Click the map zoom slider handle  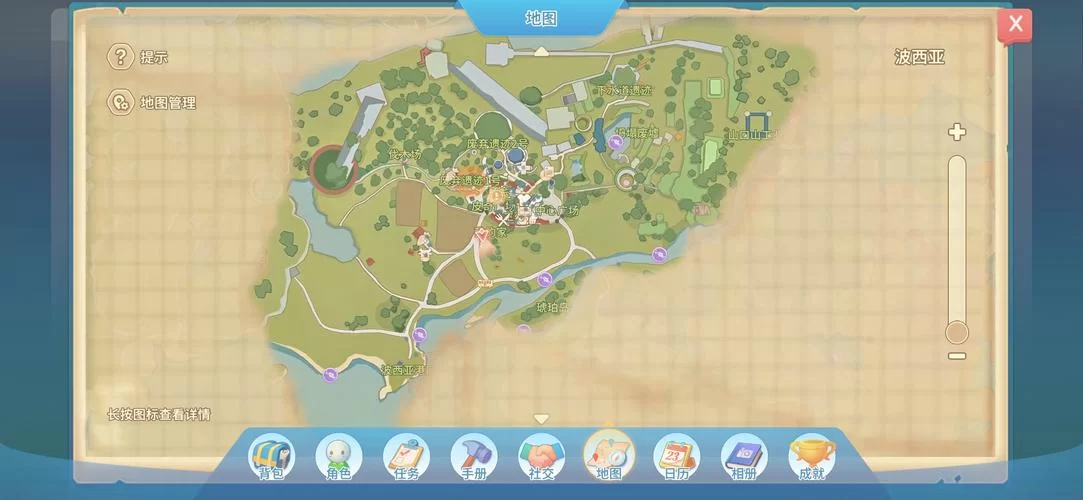[x=957, y=332]
